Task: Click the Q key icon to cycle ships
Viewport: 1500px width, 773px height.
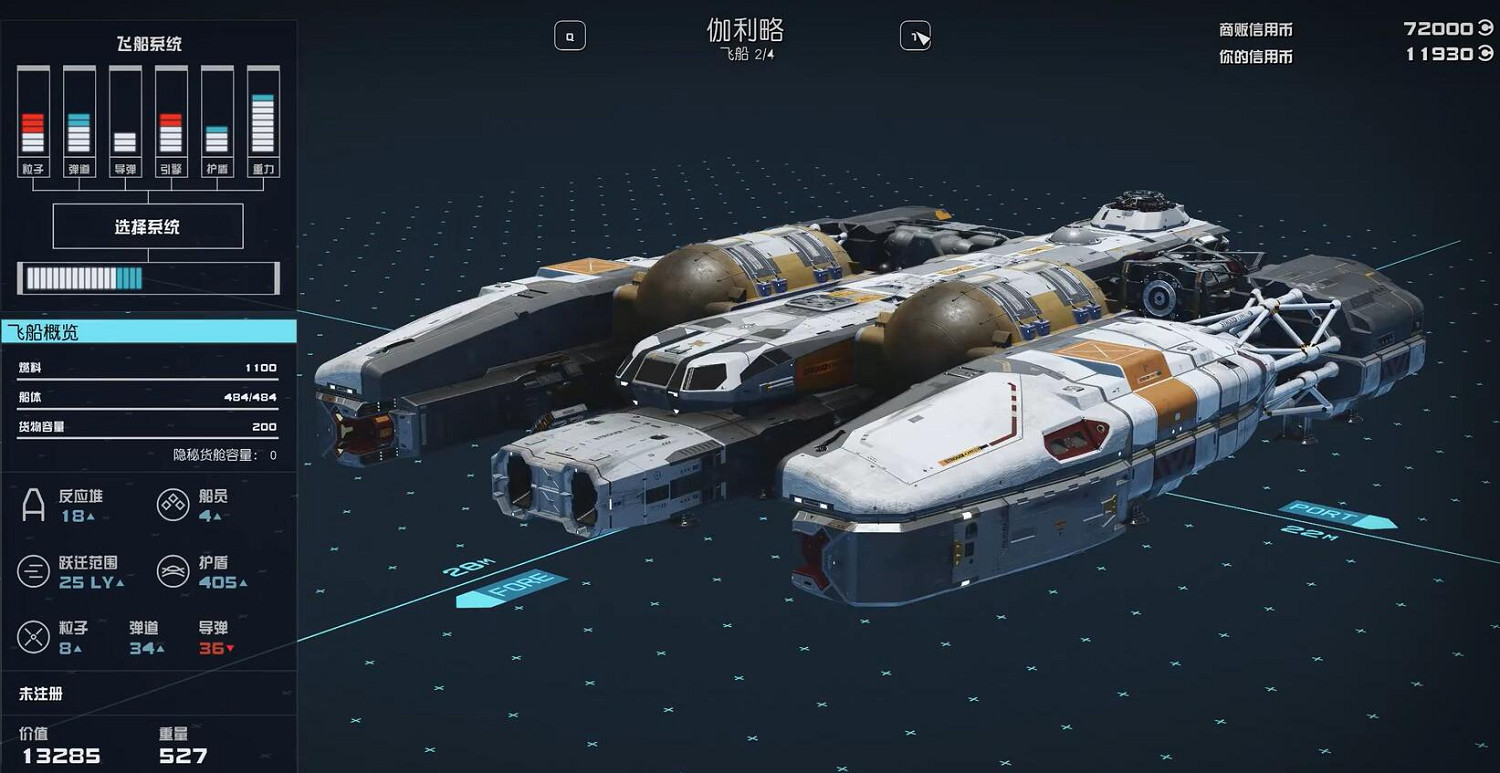Action: click(570, 35)
